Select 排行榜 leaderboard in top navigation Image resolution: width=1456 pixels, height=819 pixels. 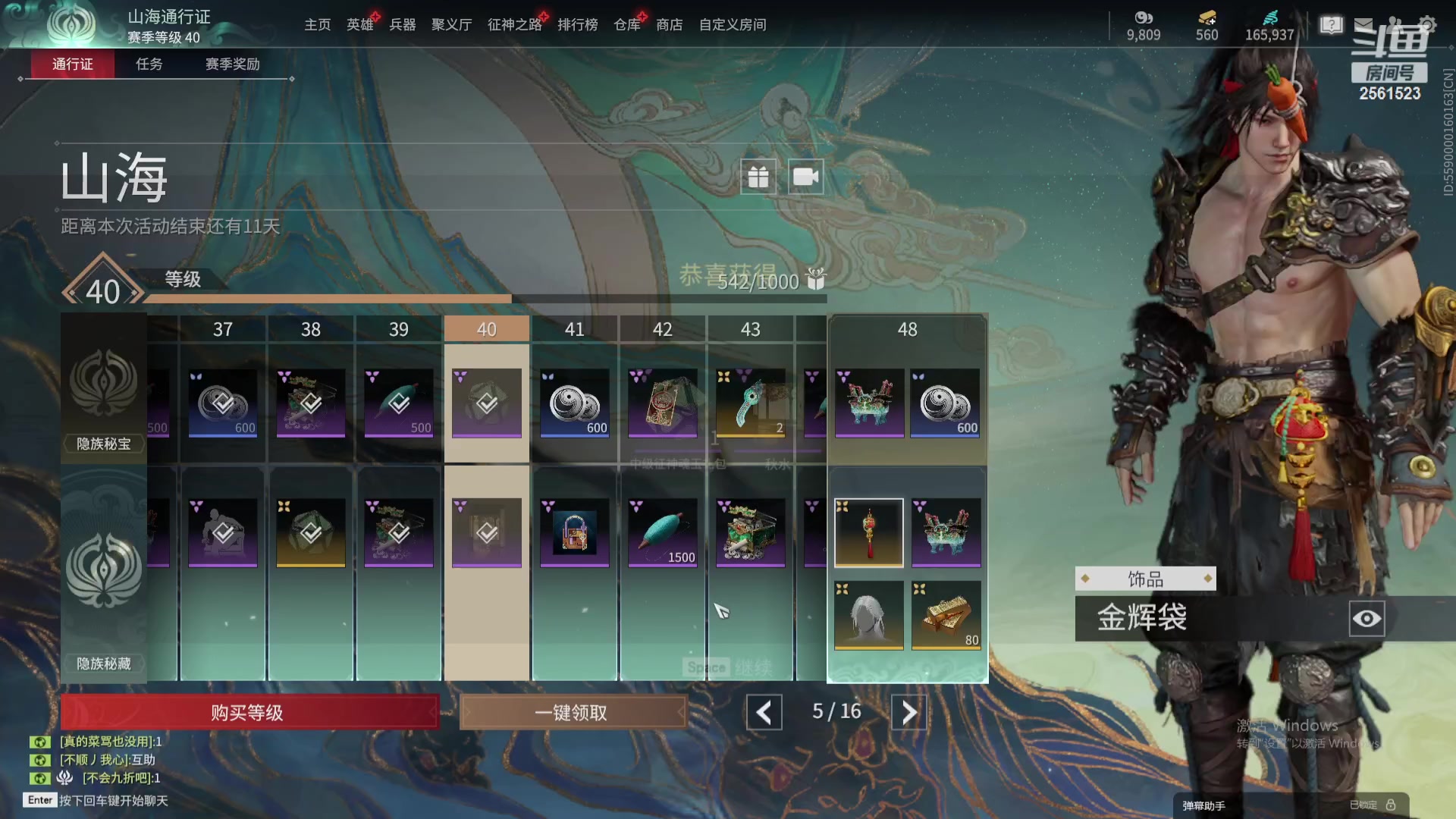click(x=577, y=25)
